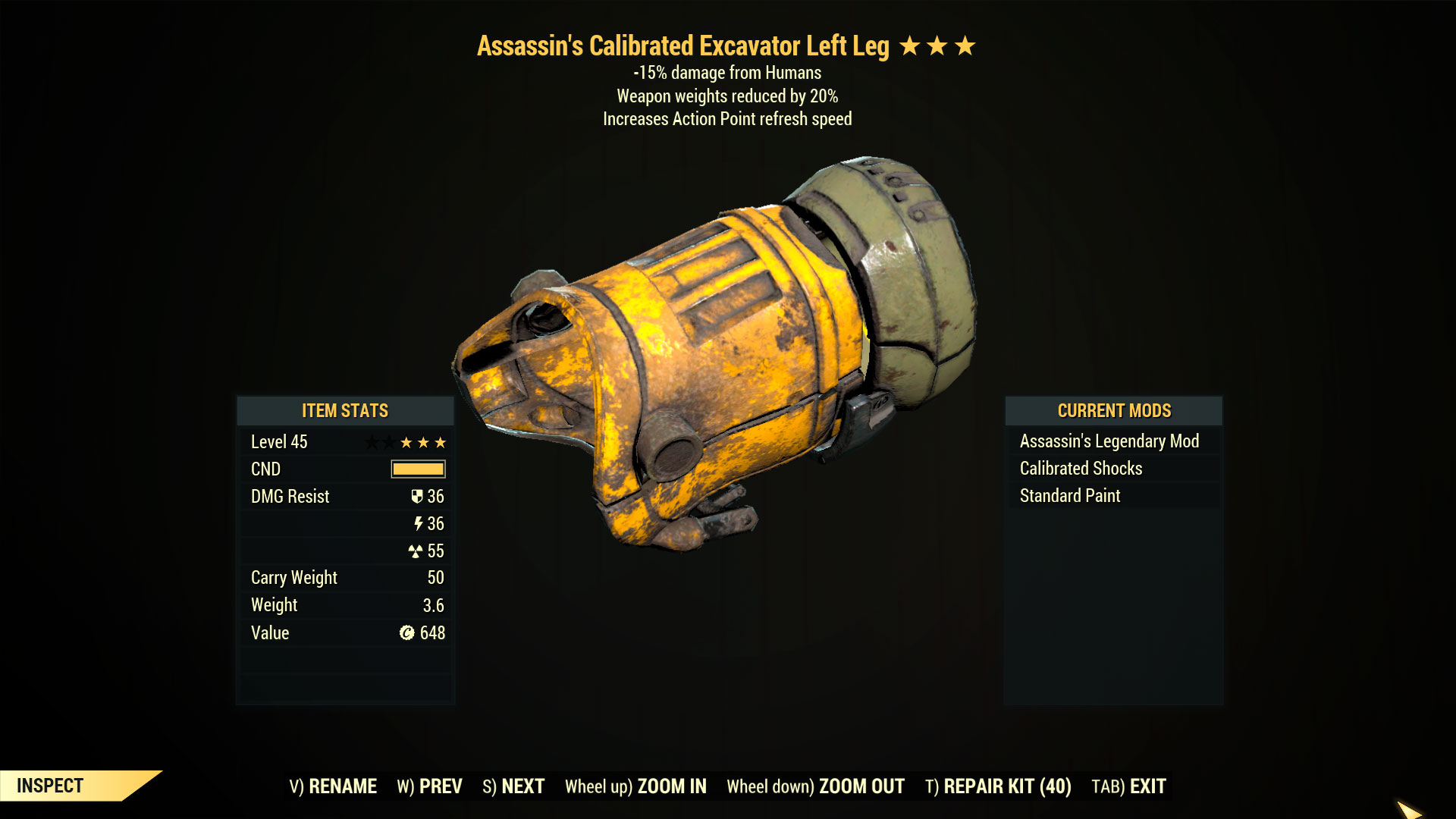Image resolution: width=1456 pixels, height=819 pixels.
Task: Select the Calibrated Shocks mod entry
Action: (x=1081, y=469)
